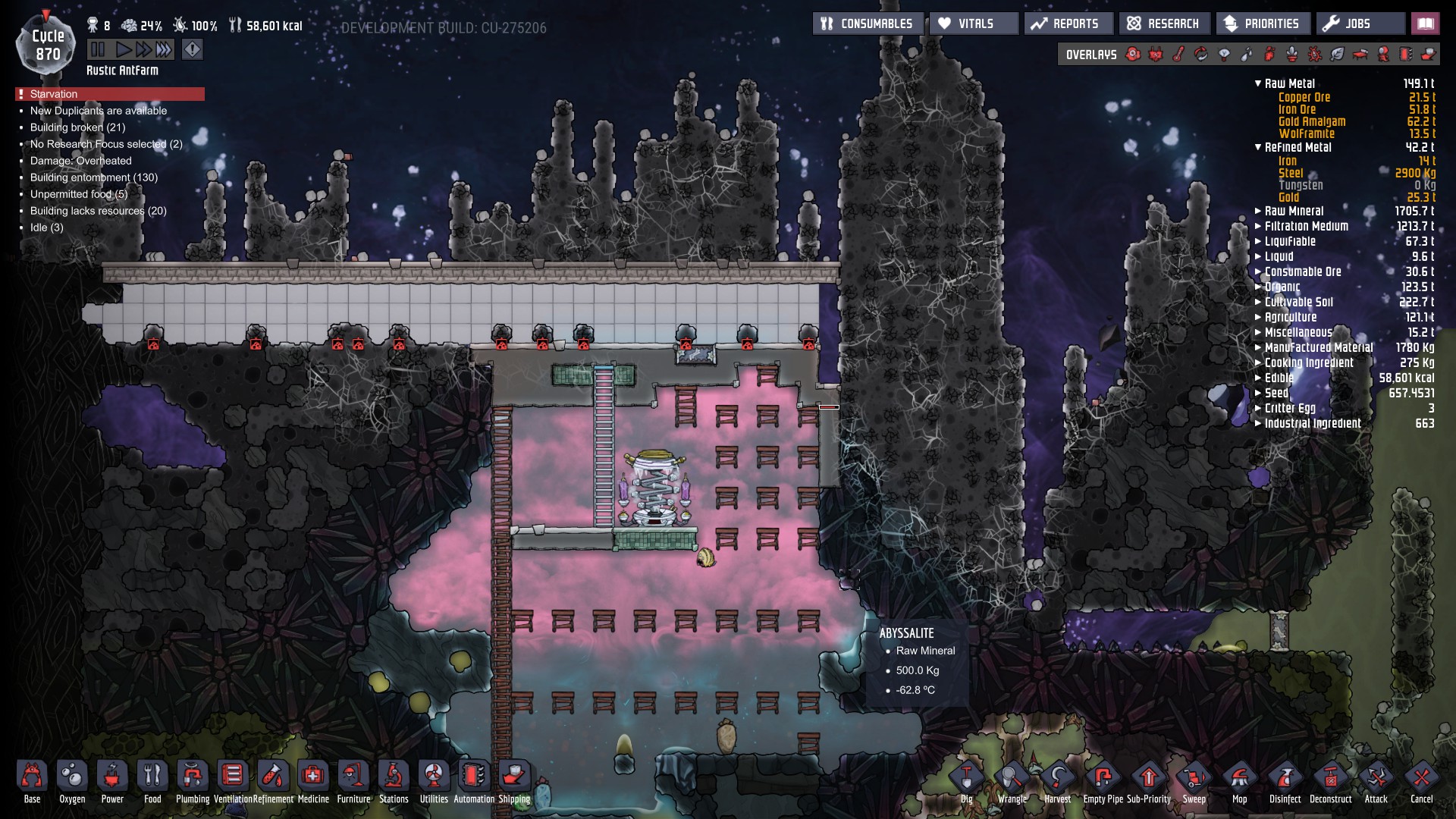
Task: Select the Oxygen build category
Action: [72, 777]
